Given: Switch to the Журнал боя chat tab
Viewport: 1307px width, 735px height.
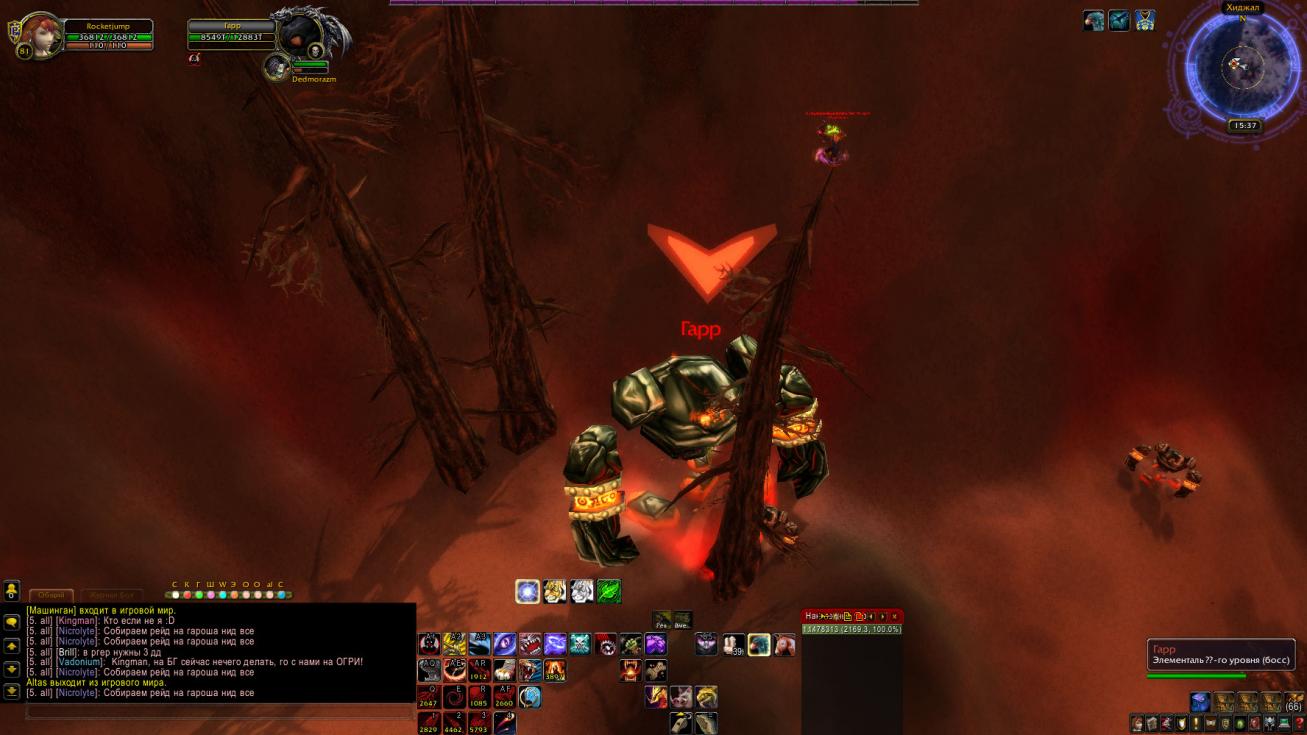Looking at the screenshot, I should (x=110, y=595).
